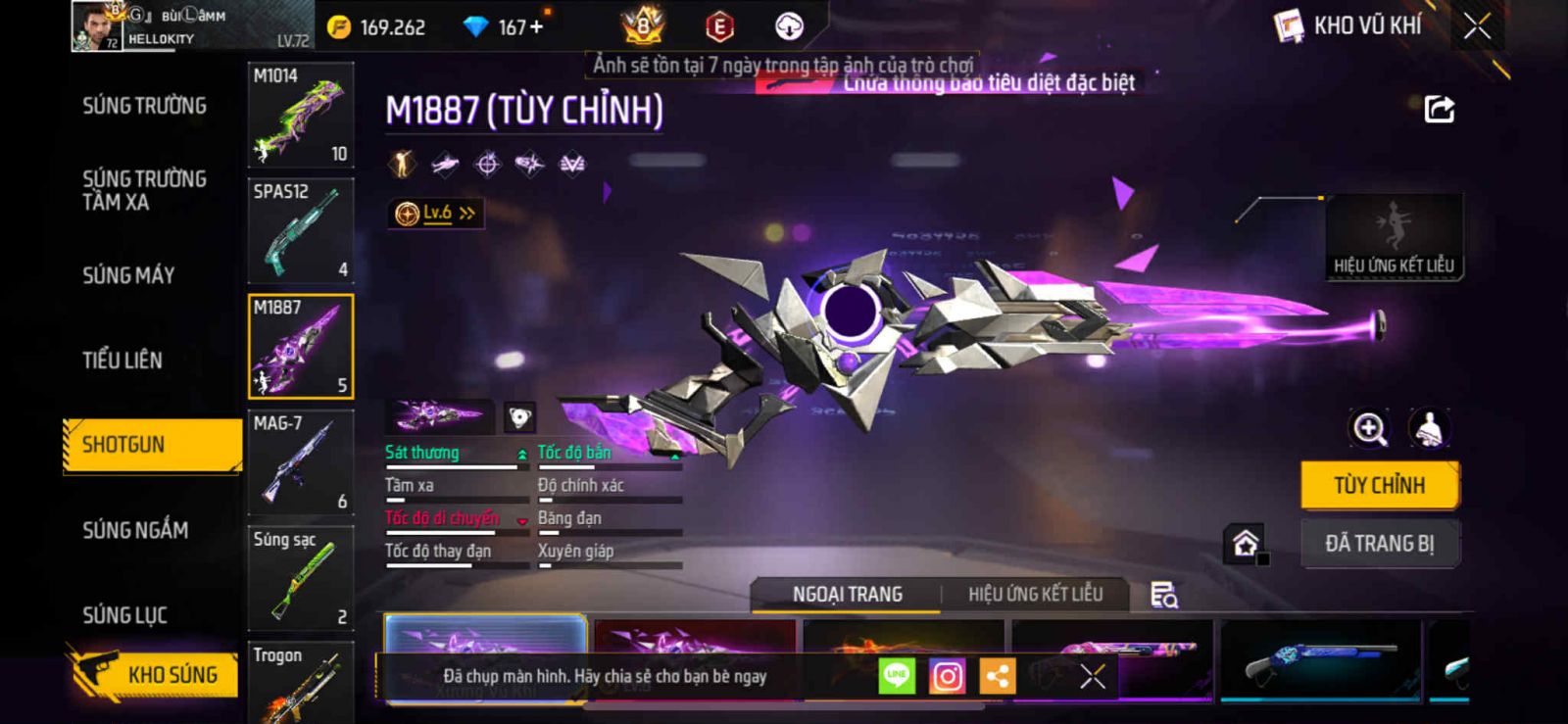This screenshot has height=724, width=1568.
Task: Open the Kho Súng section
Action: click(154, 674)
